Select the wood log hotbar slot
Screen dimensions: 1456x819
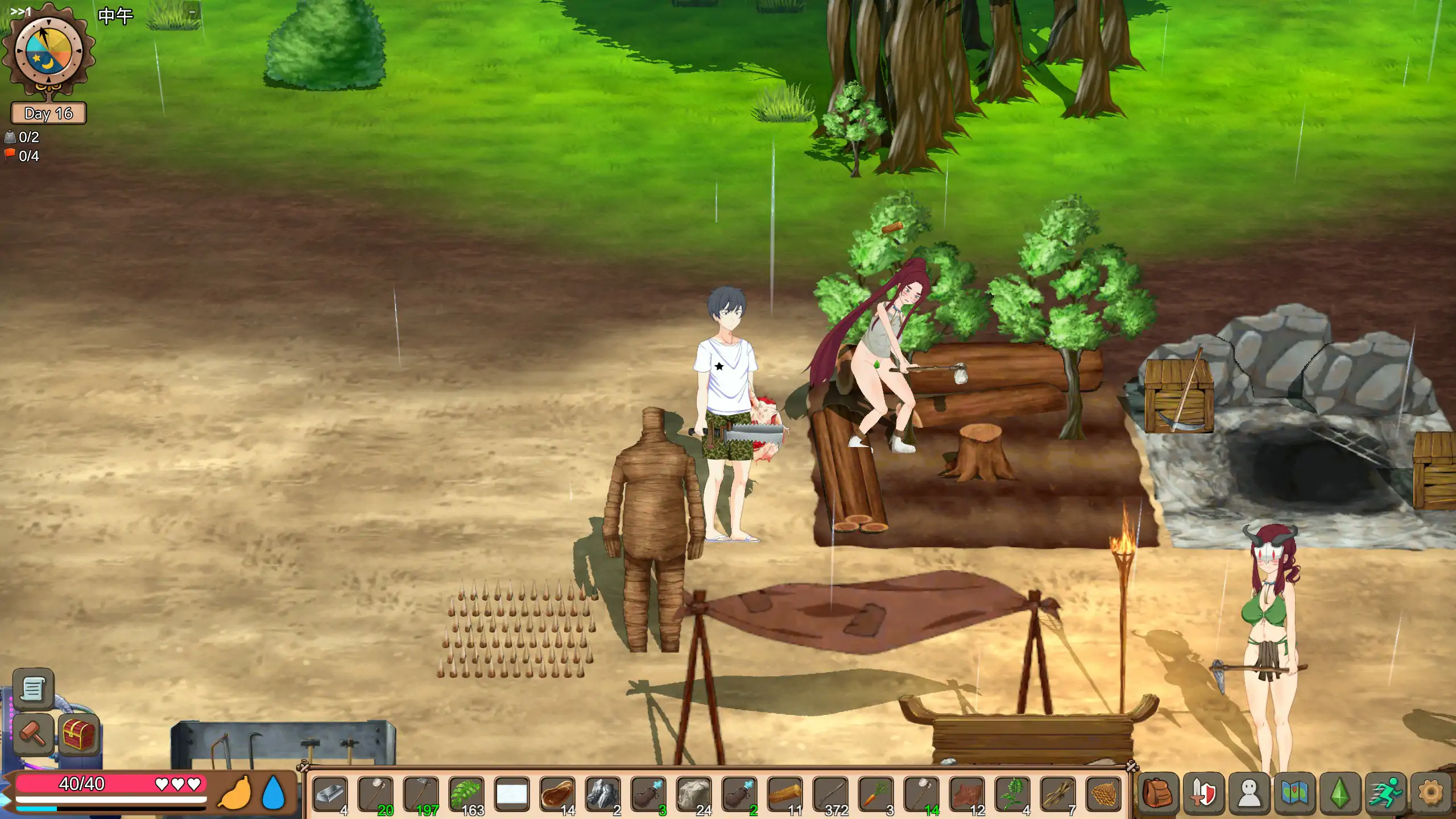tap(785, 794)
